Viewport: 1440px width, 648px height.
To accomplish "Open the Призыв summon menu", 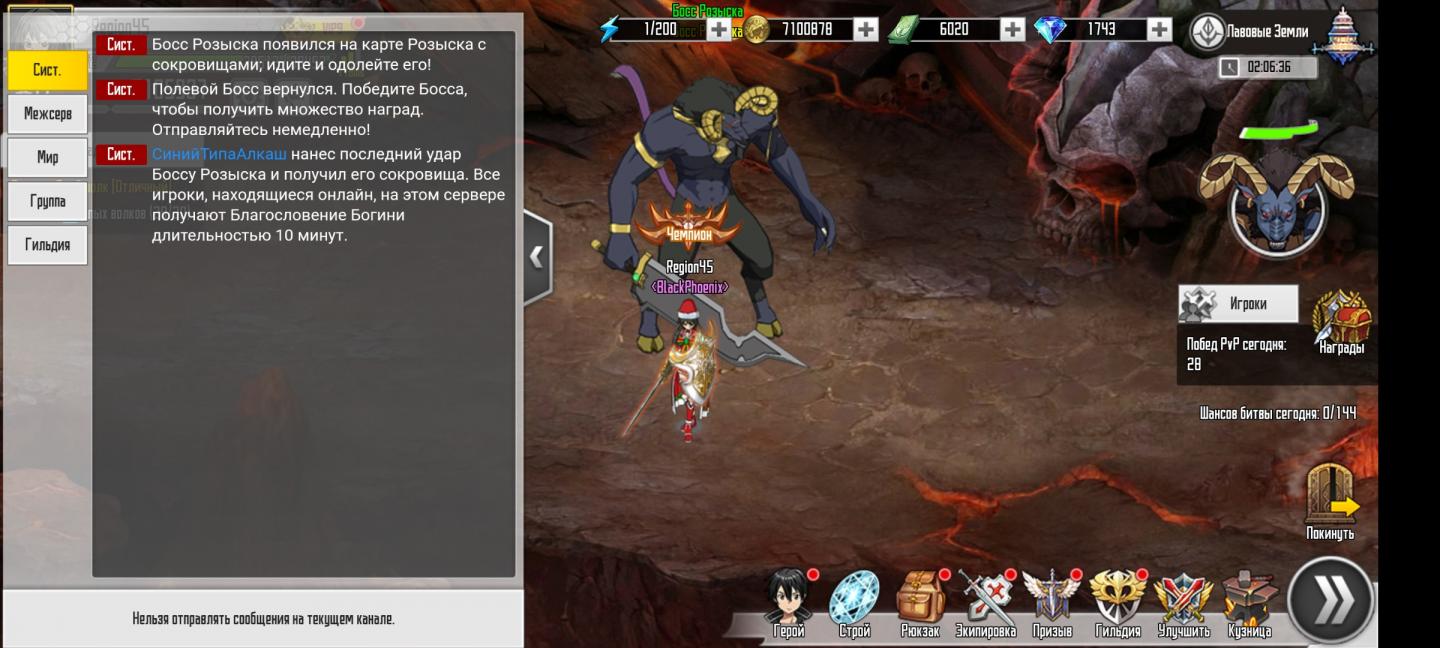I will coord(1051,602).
